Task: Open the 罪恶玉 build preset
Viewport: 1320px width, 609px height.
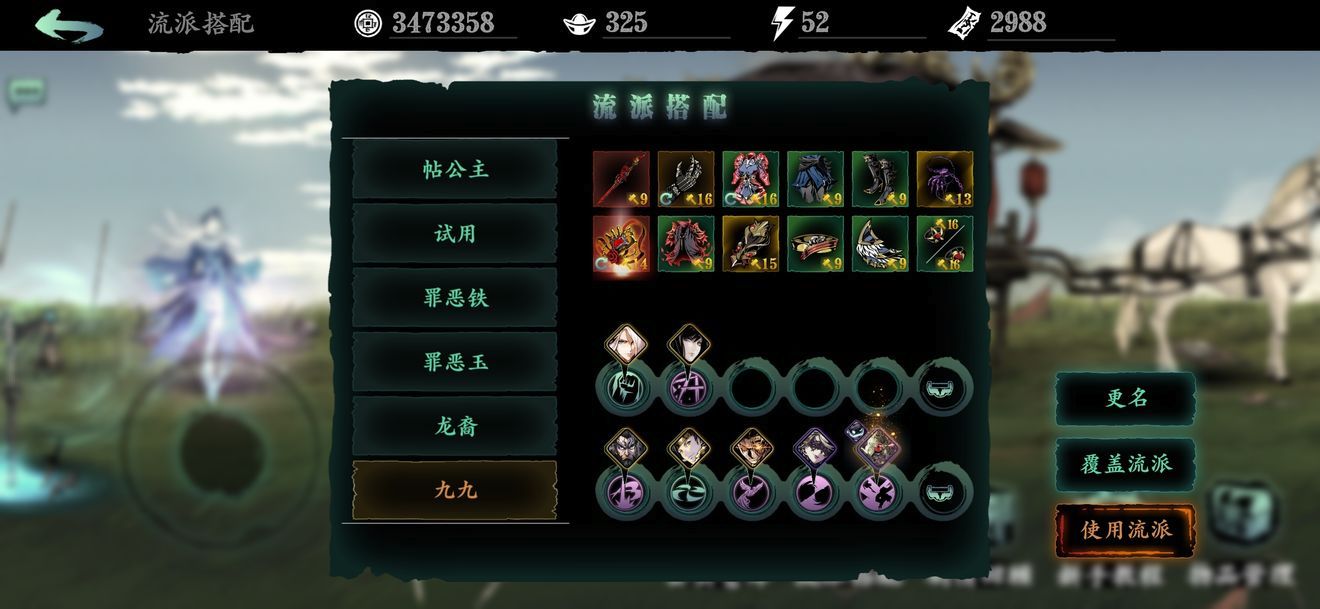Action: tap(455, 362)
